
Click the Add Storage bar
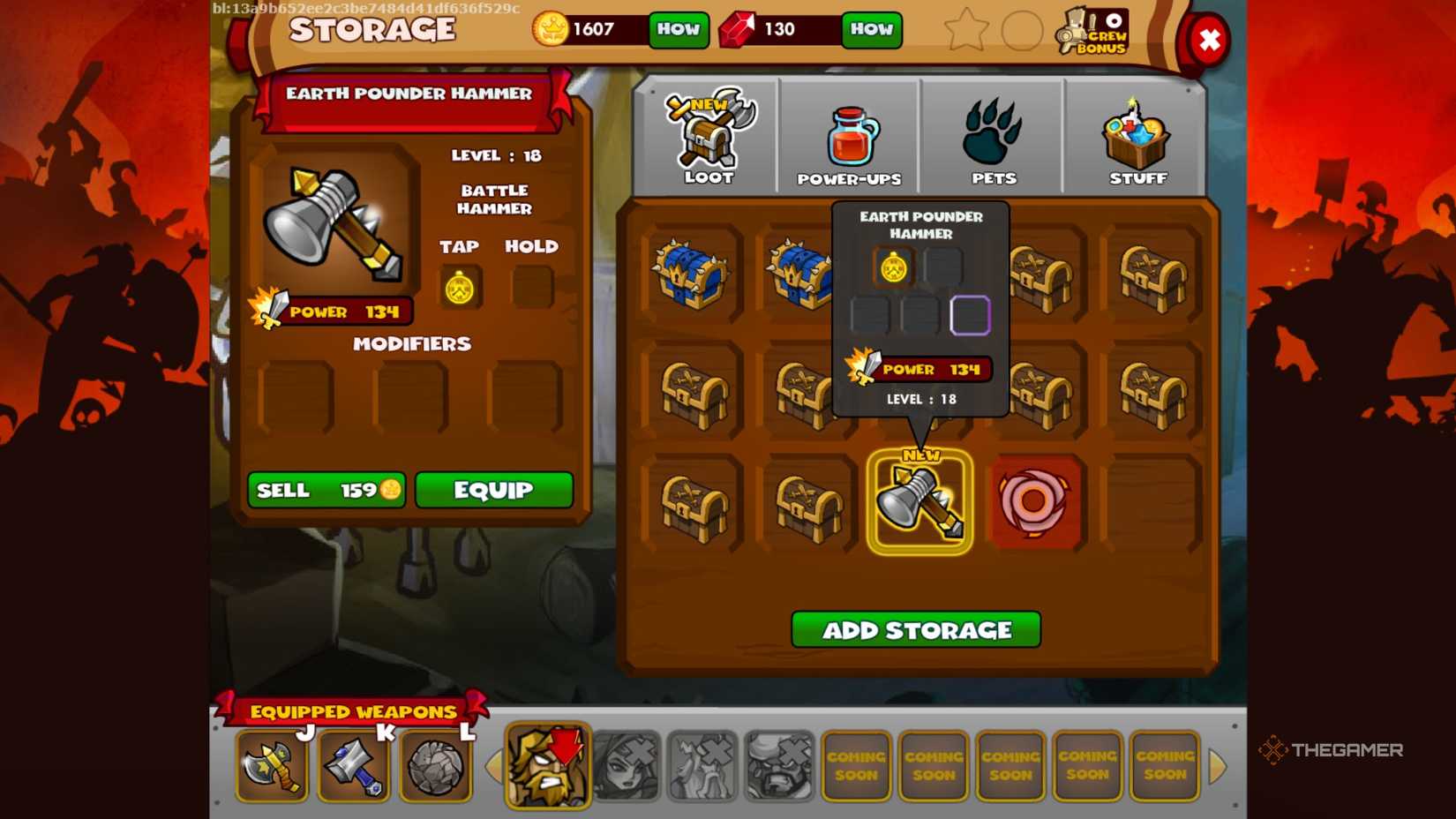[916, 629]
